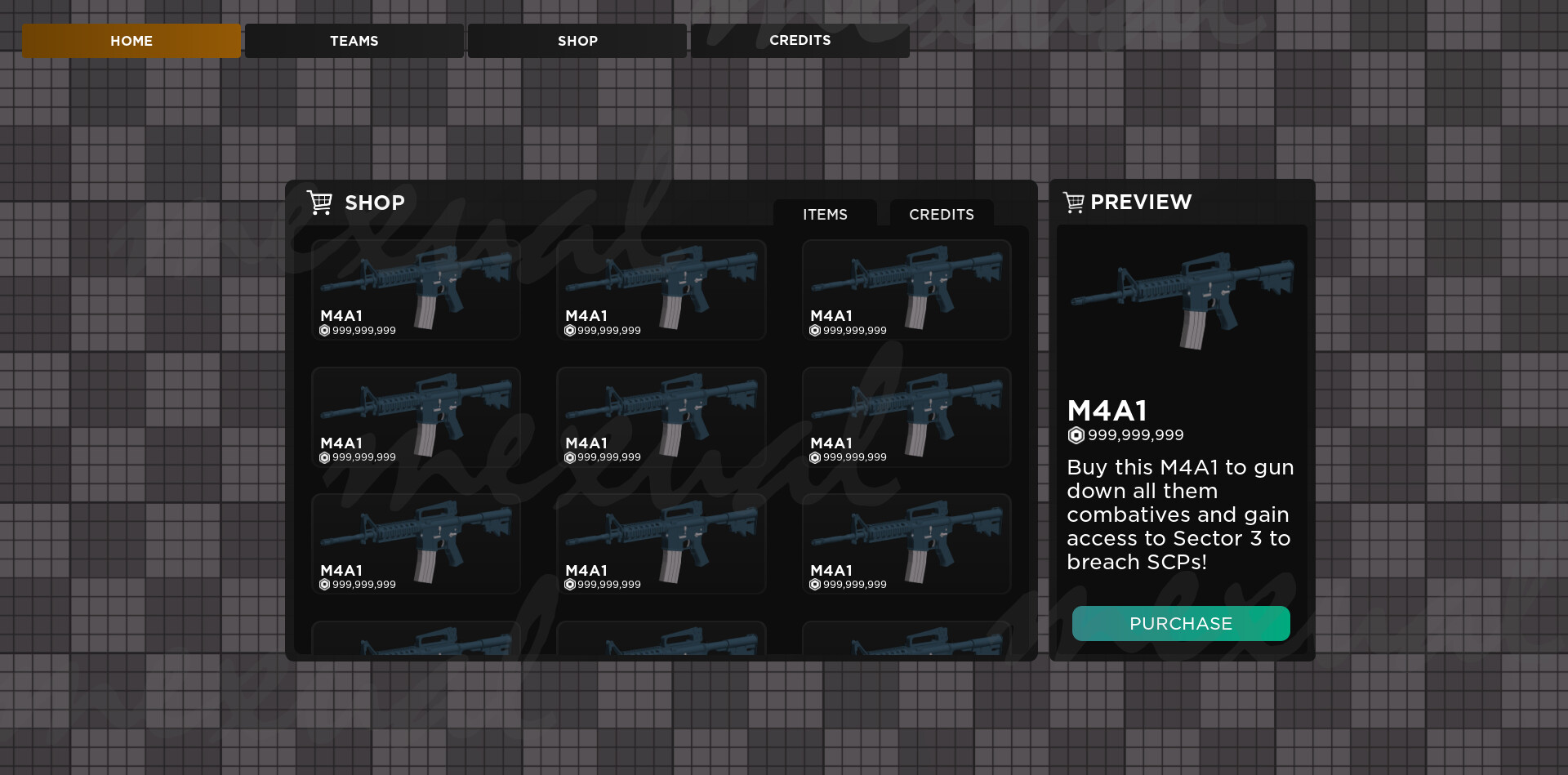The image size is (1568, 775).
Task: Purchase the previewed M4A1
Action: [1180, 624]
